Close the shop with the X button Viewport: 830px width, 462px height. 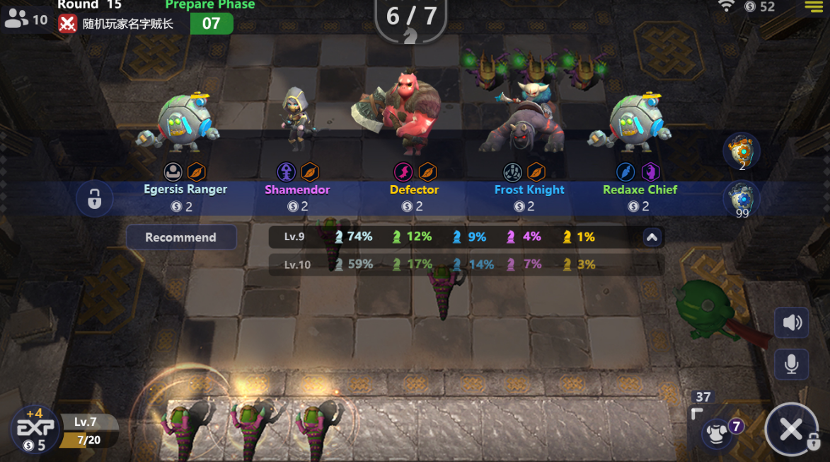(x=791, y=431)
